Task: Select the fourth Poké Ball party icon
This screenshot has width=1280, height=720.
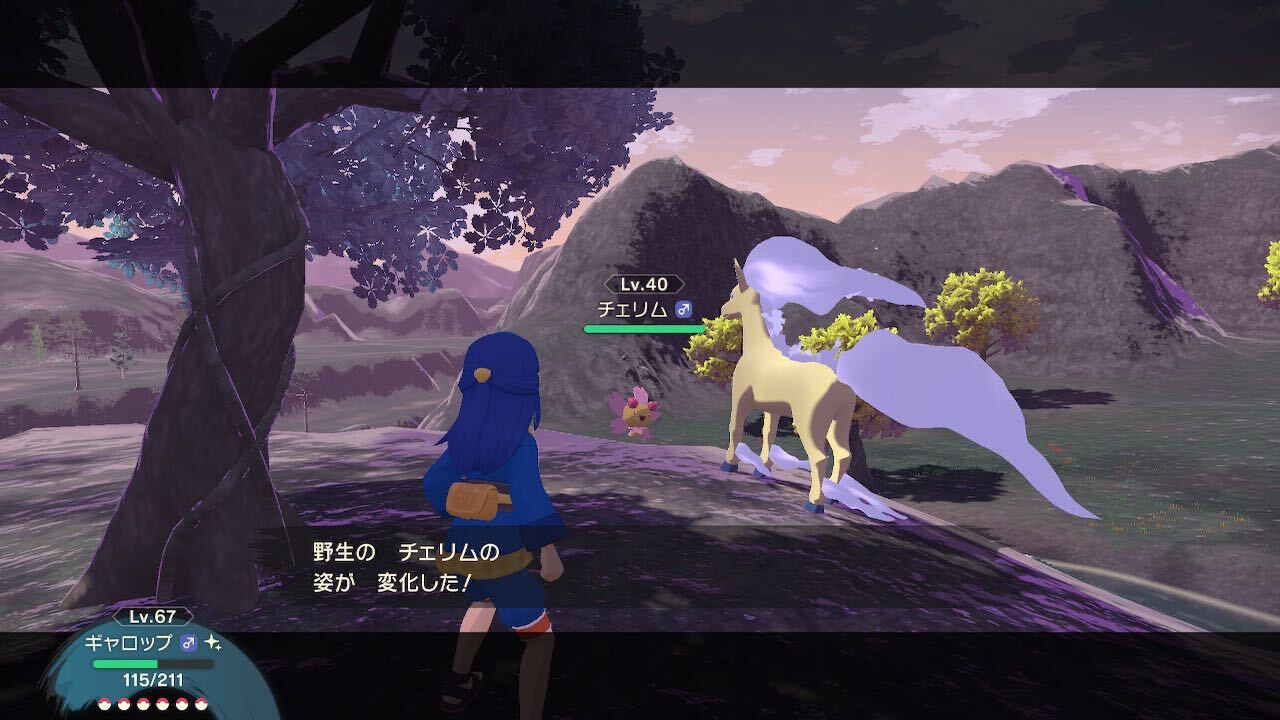Action: coord(163,704)
